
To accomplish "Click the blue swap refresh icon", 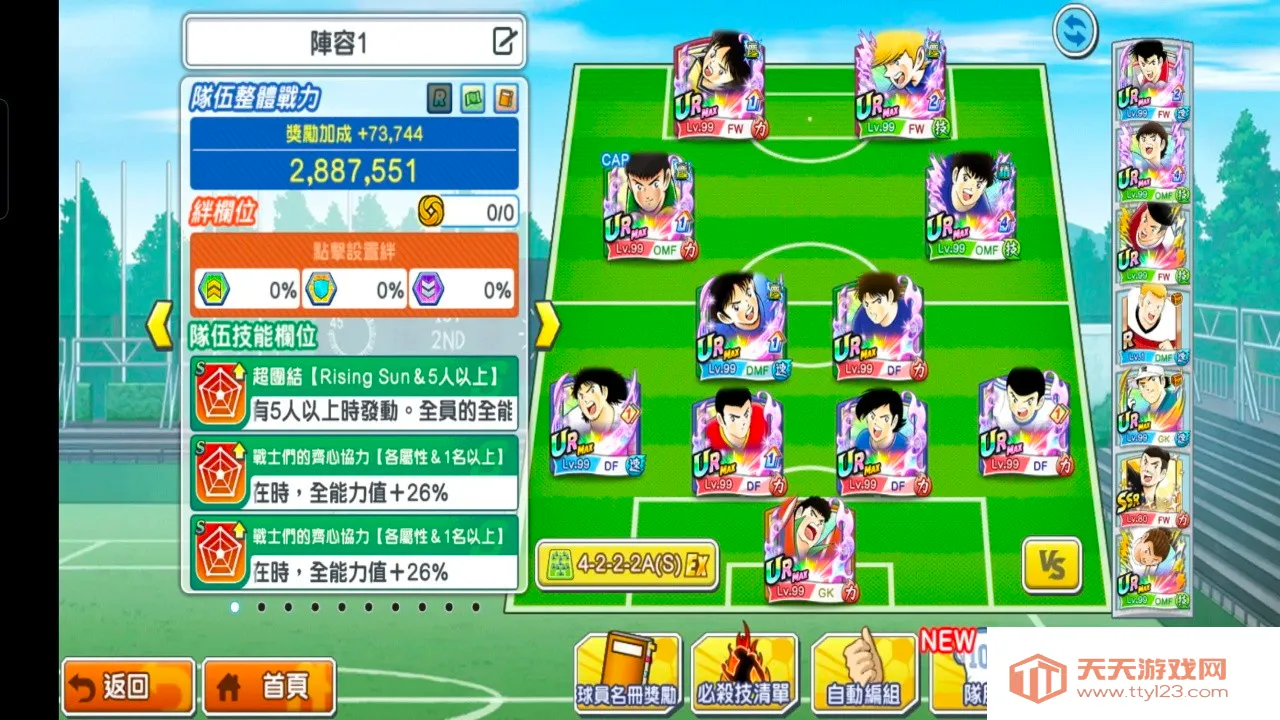I will (x=1075, y=31).
